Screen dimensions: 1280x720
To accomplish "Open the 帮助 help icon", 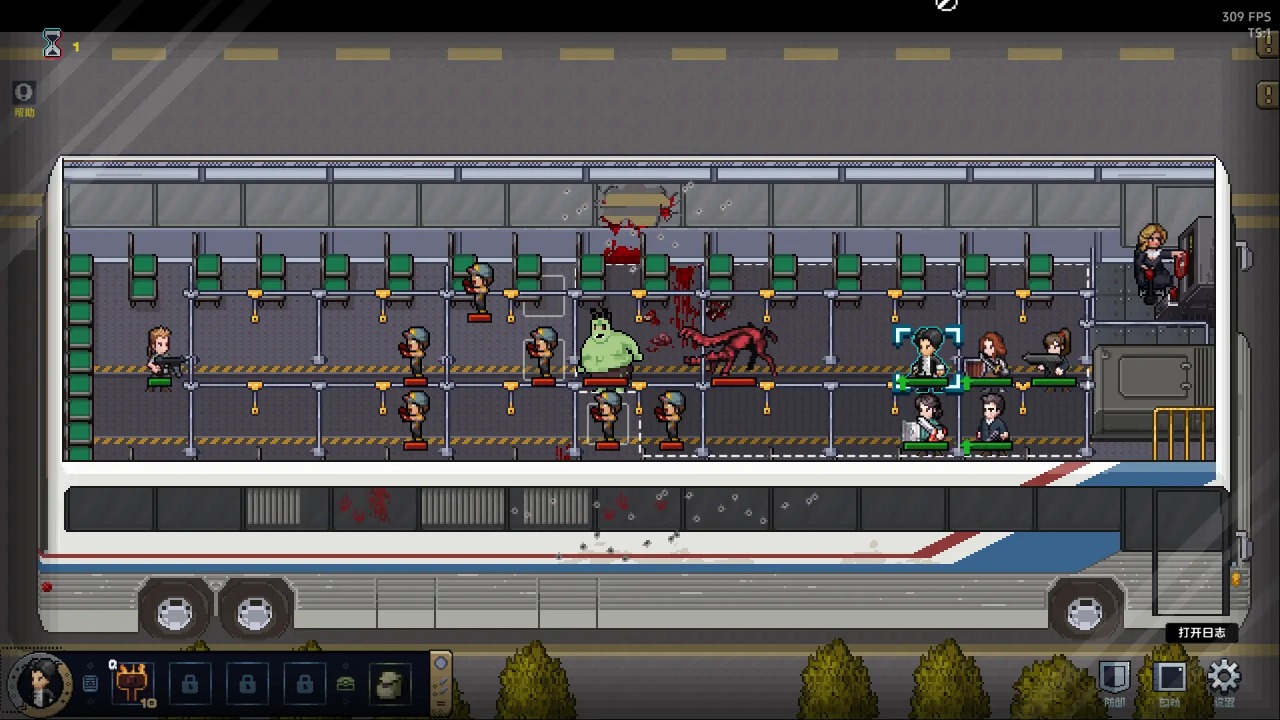I will click(x=23, y=95).
